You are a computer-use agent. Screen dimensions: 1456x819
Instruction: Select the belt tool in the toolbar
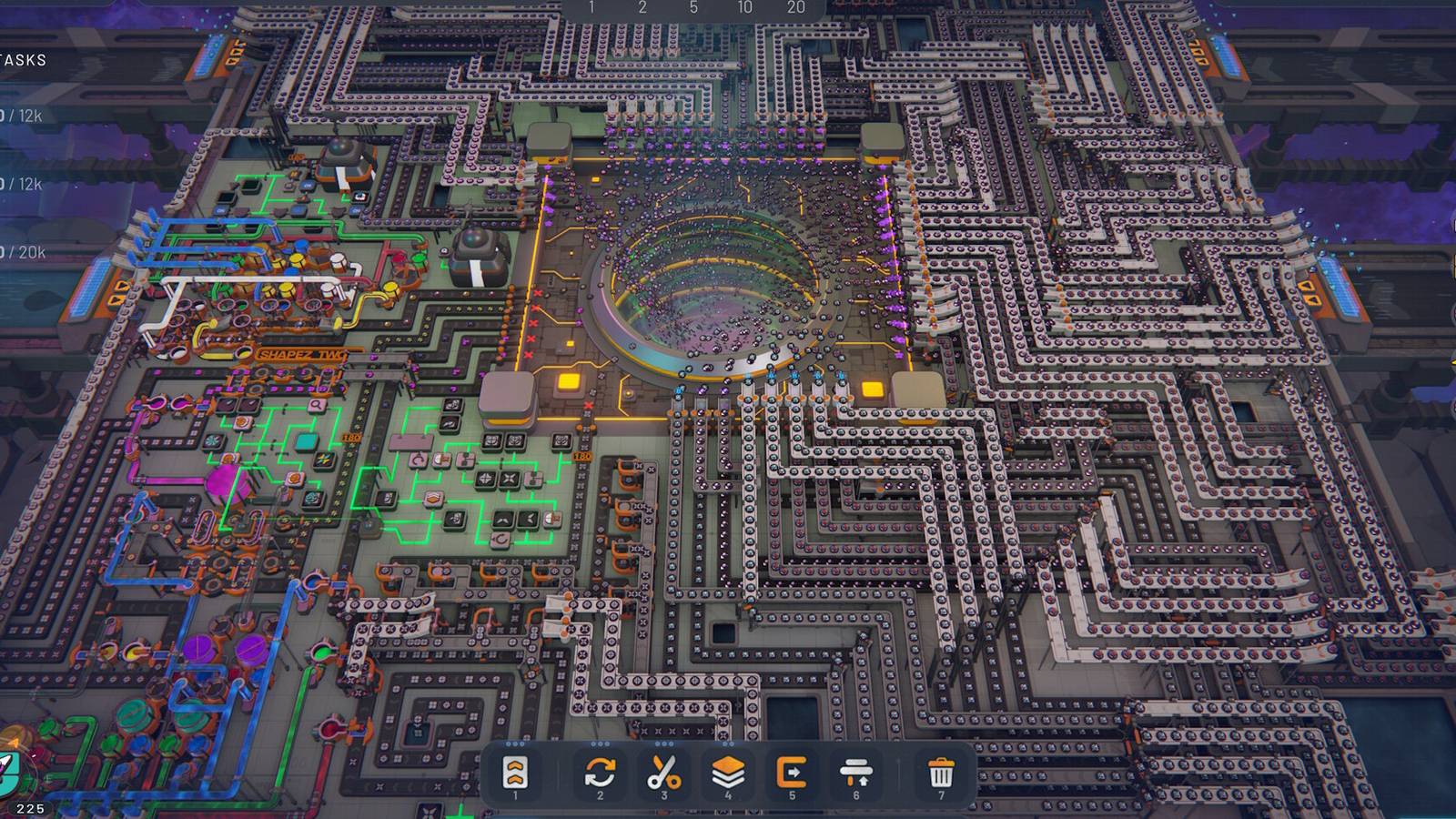515,773
